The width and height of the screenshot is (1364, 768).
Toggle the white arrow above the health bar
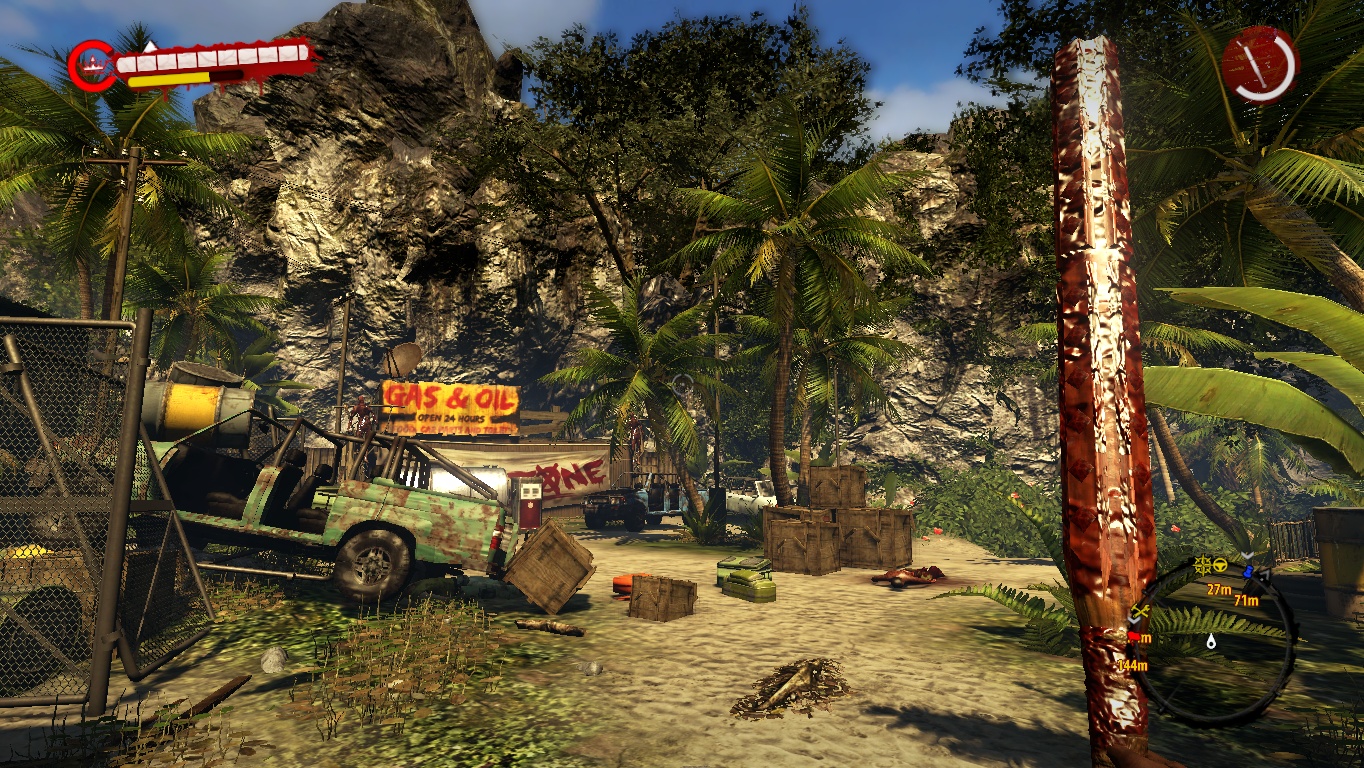point(151,46)
